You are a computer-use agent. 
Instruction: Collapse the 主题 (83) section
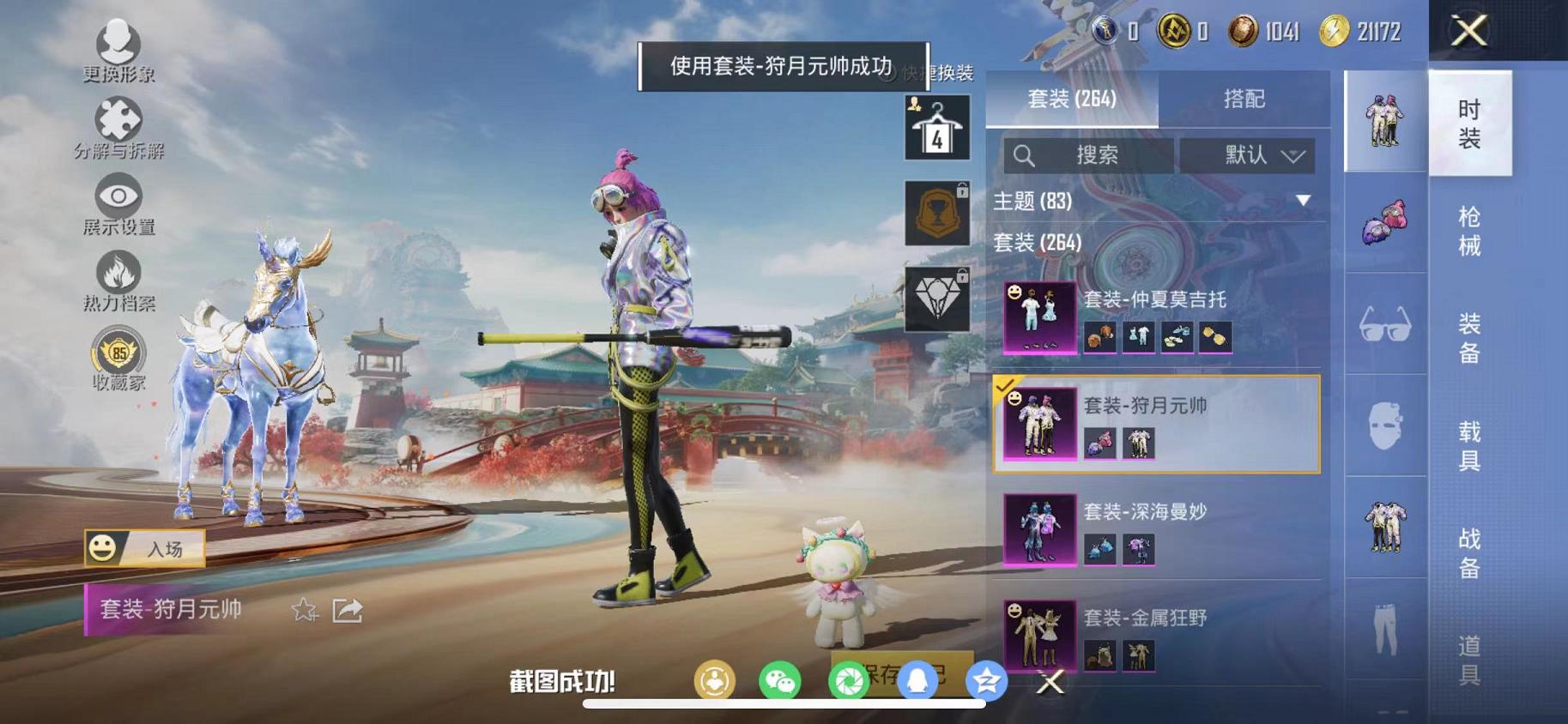(x=1305, y=202)
